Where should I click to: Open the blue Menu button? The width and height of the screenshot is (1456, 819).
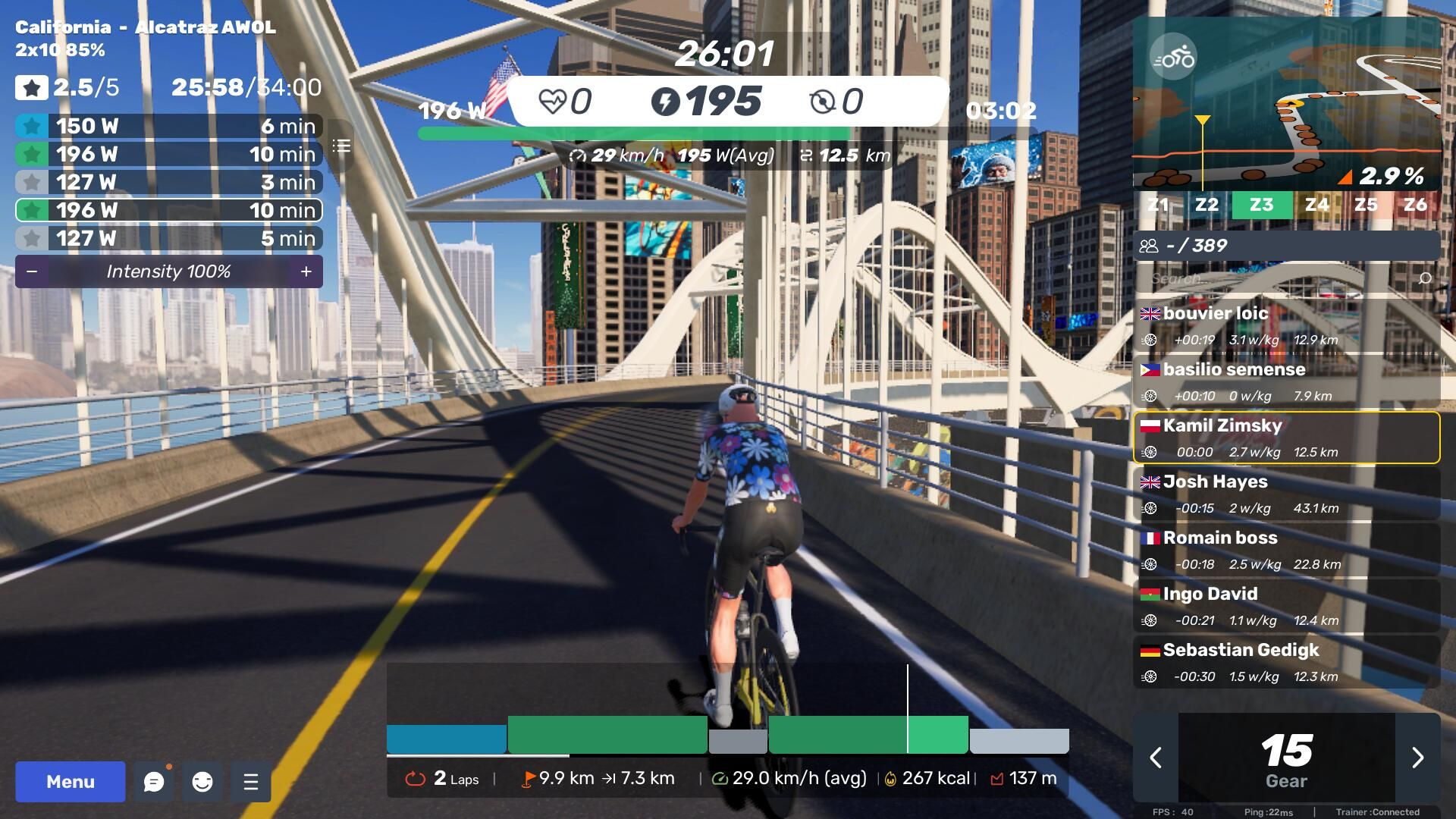pyautogui.click(x=71, y=782)
